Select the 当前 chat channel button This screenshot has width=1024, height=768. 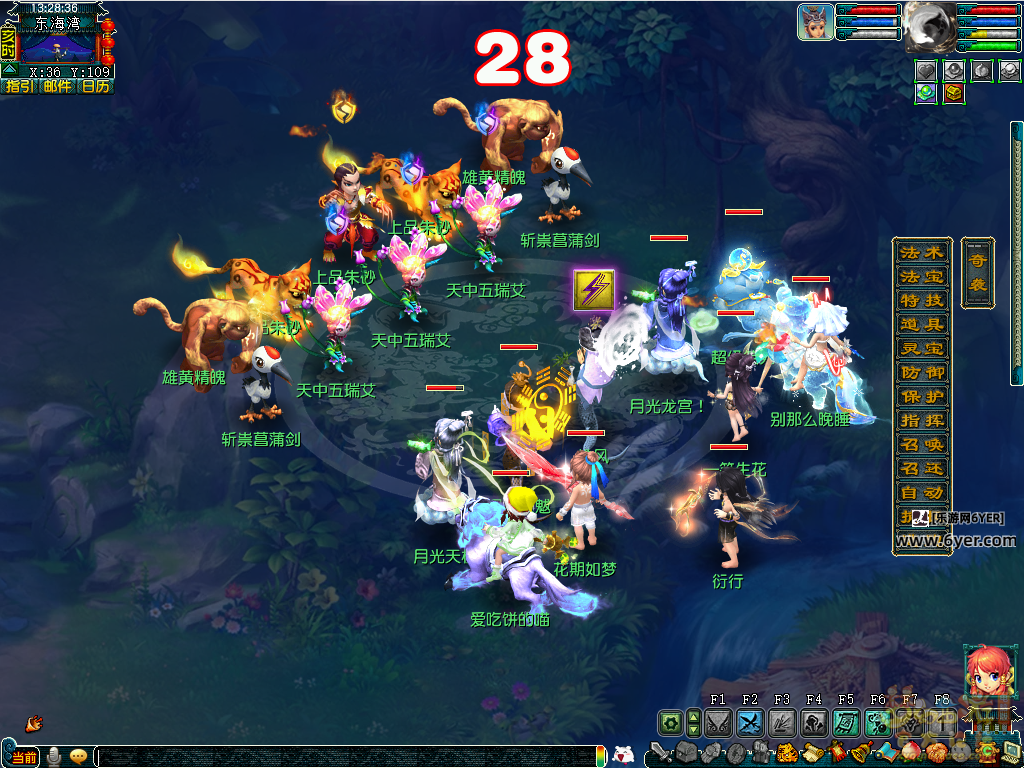pos(22,756)
